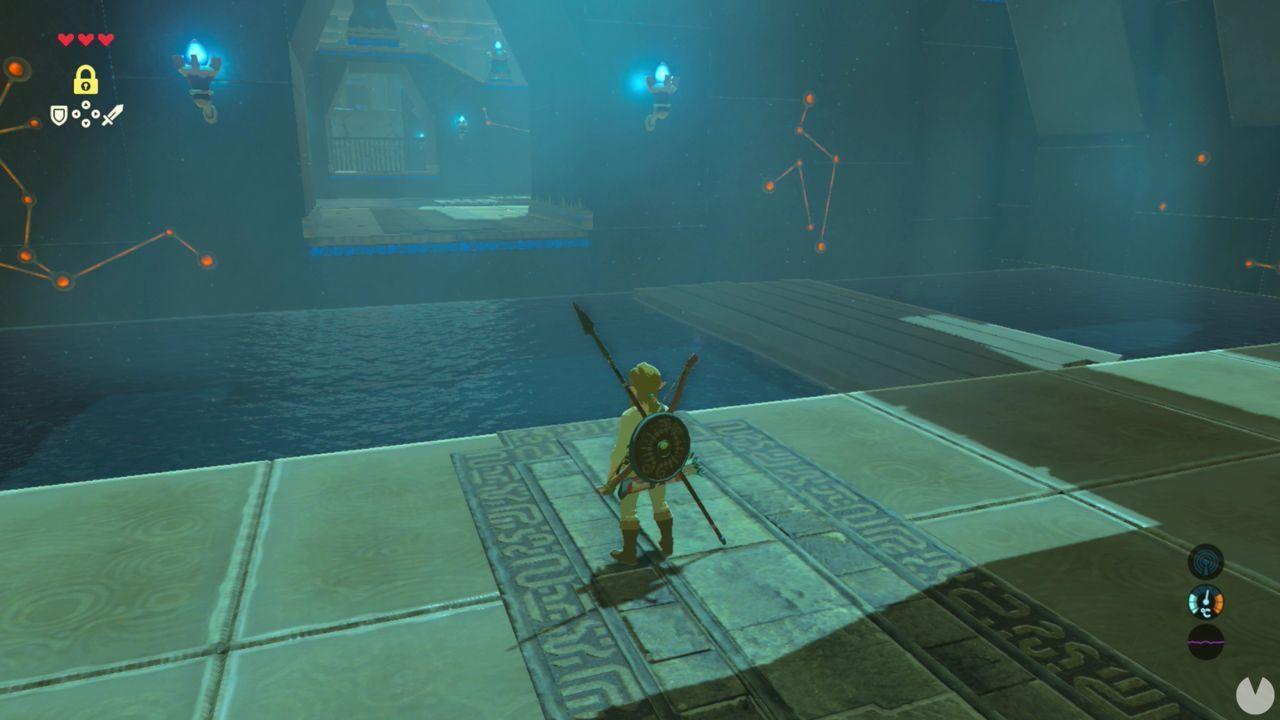Activate the Sheikah Sensor icon
The width and height of the screenshot is (1280, 720).
click(1205, 561)
